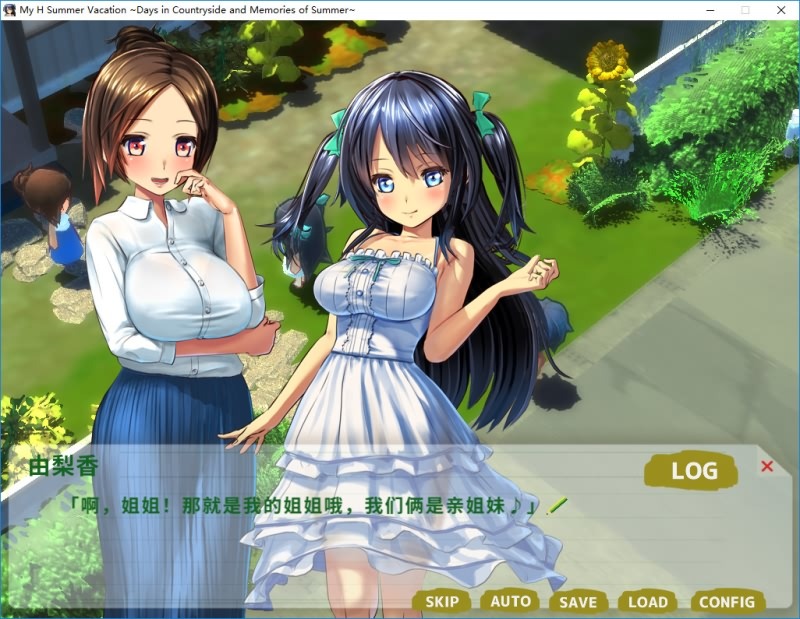Open the SAVE menu

coord(578,601)
